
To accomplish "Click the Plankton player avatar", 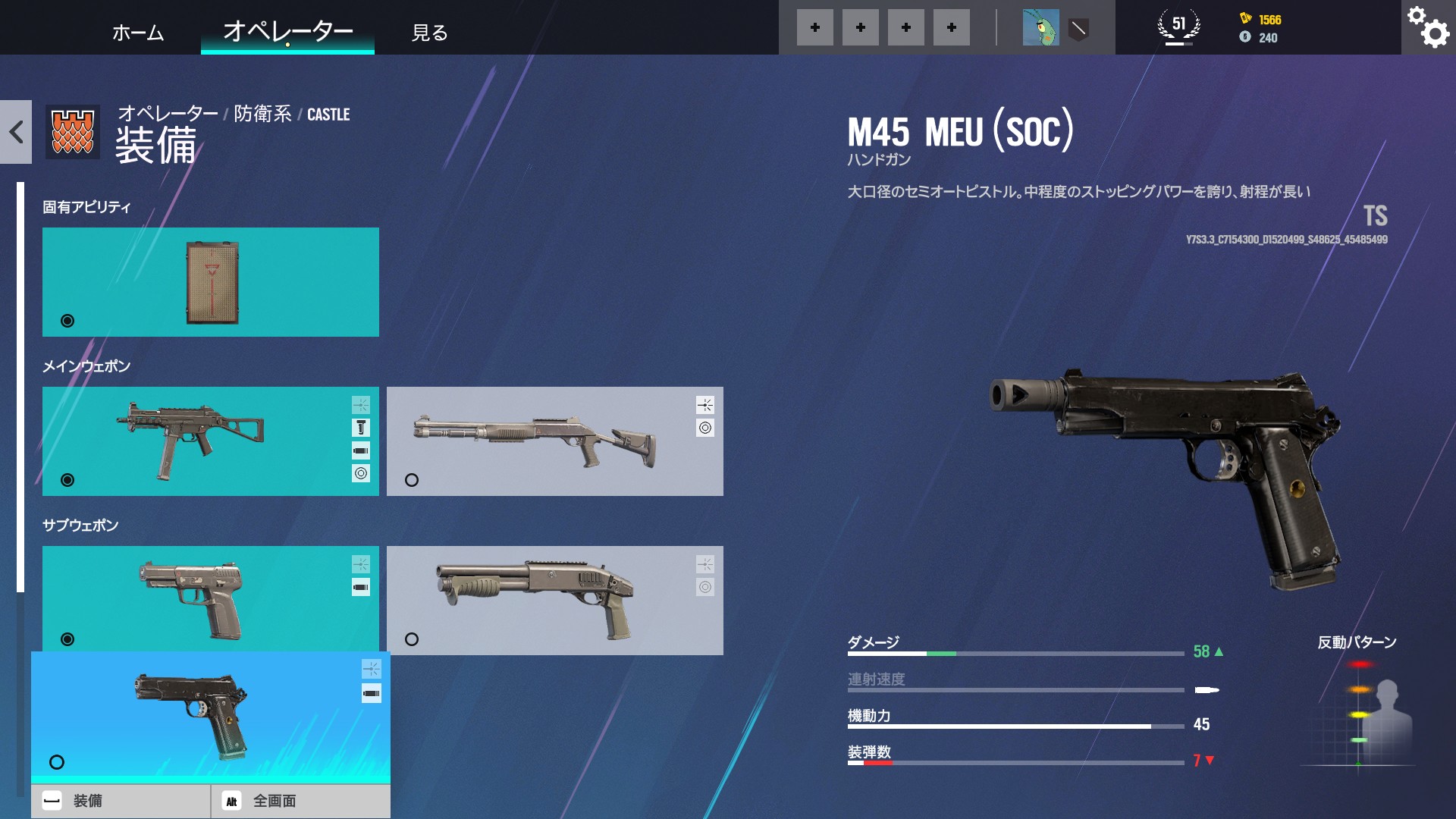I will pyautogui.click(x=1040, y=28).
